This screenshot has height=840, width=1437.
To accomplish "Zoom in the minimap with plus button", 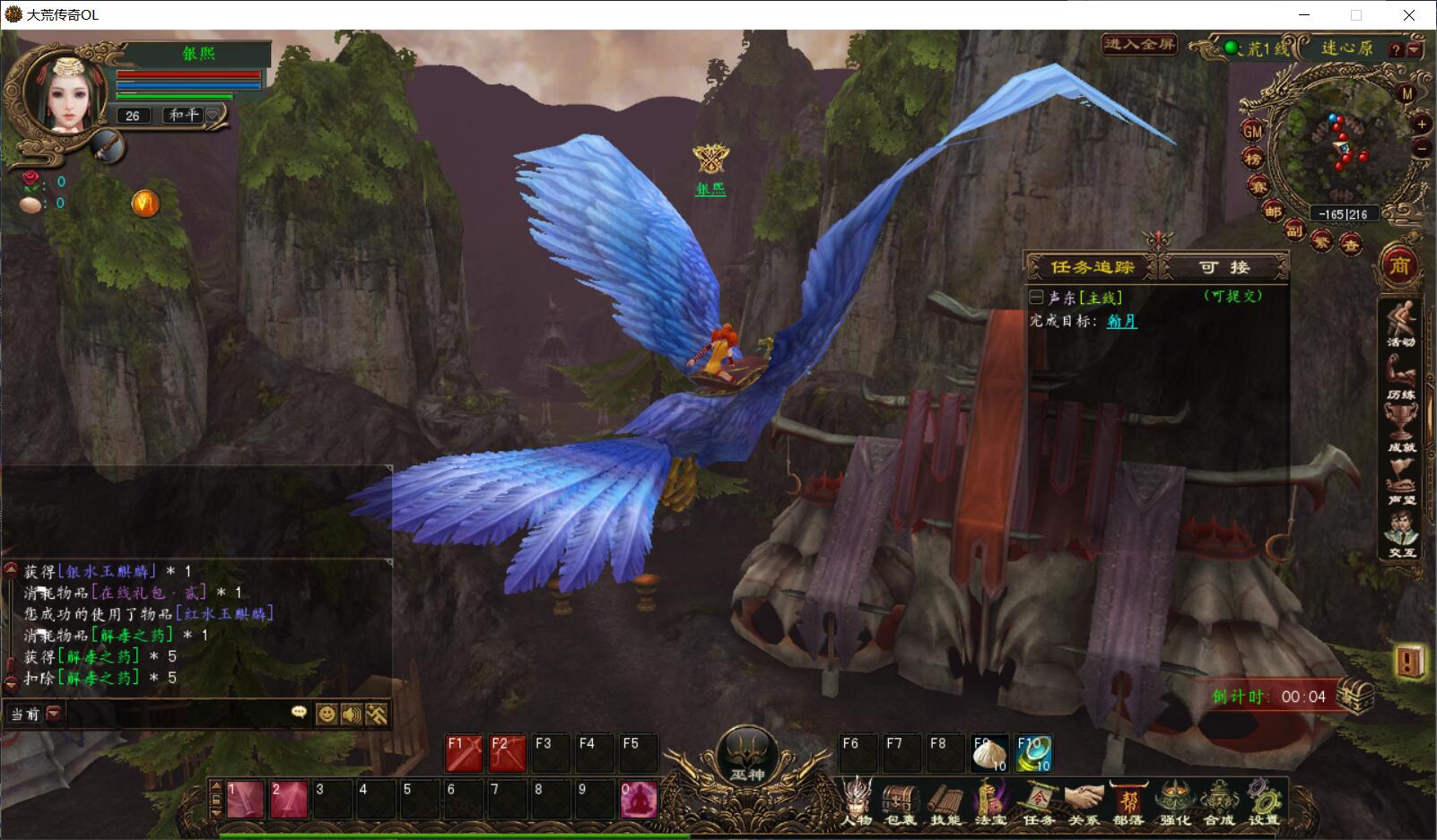I will (x=1422, y=125).
